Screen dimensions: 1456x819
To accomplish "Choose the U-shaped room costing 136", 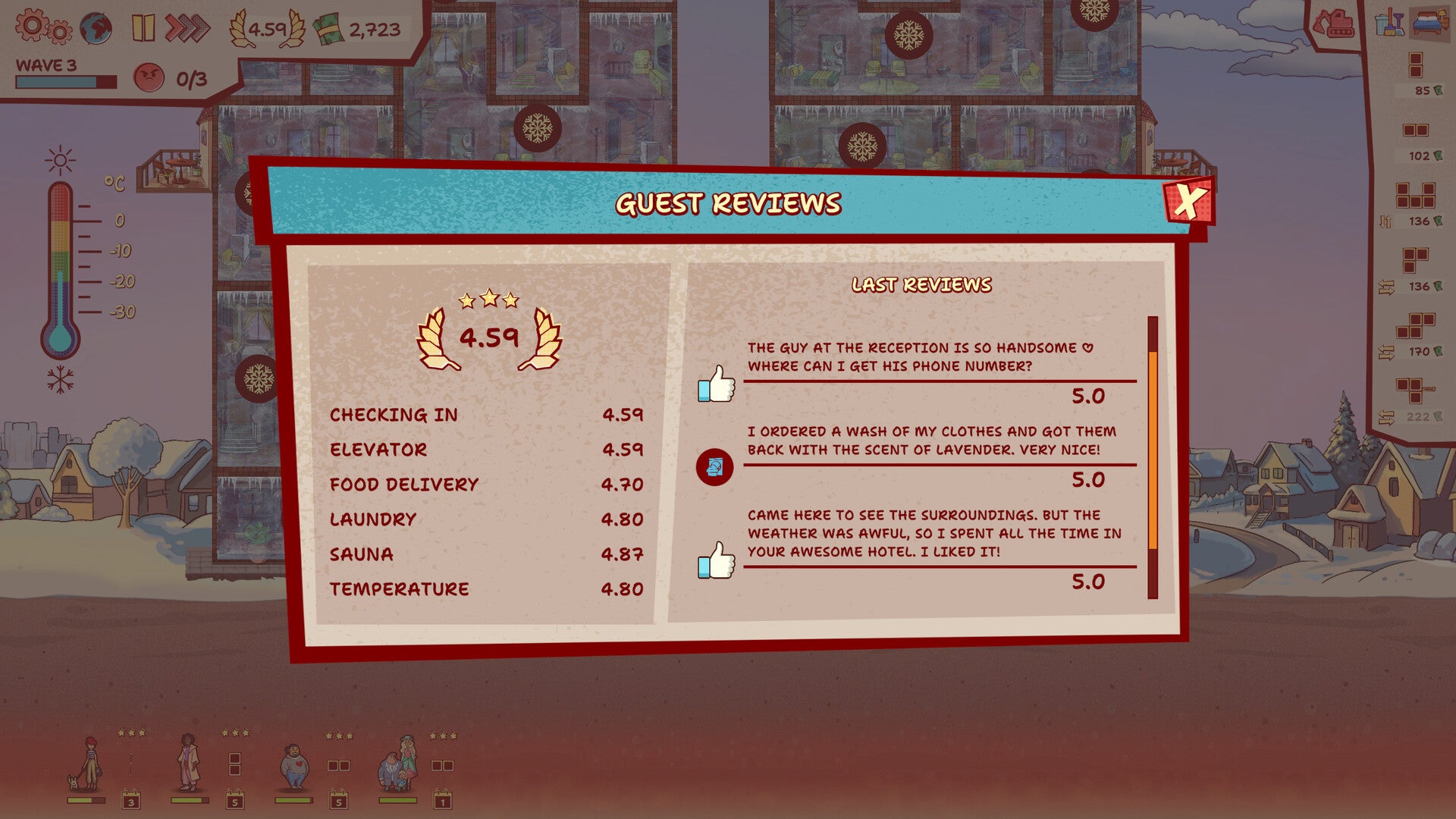I will 1415,196.
